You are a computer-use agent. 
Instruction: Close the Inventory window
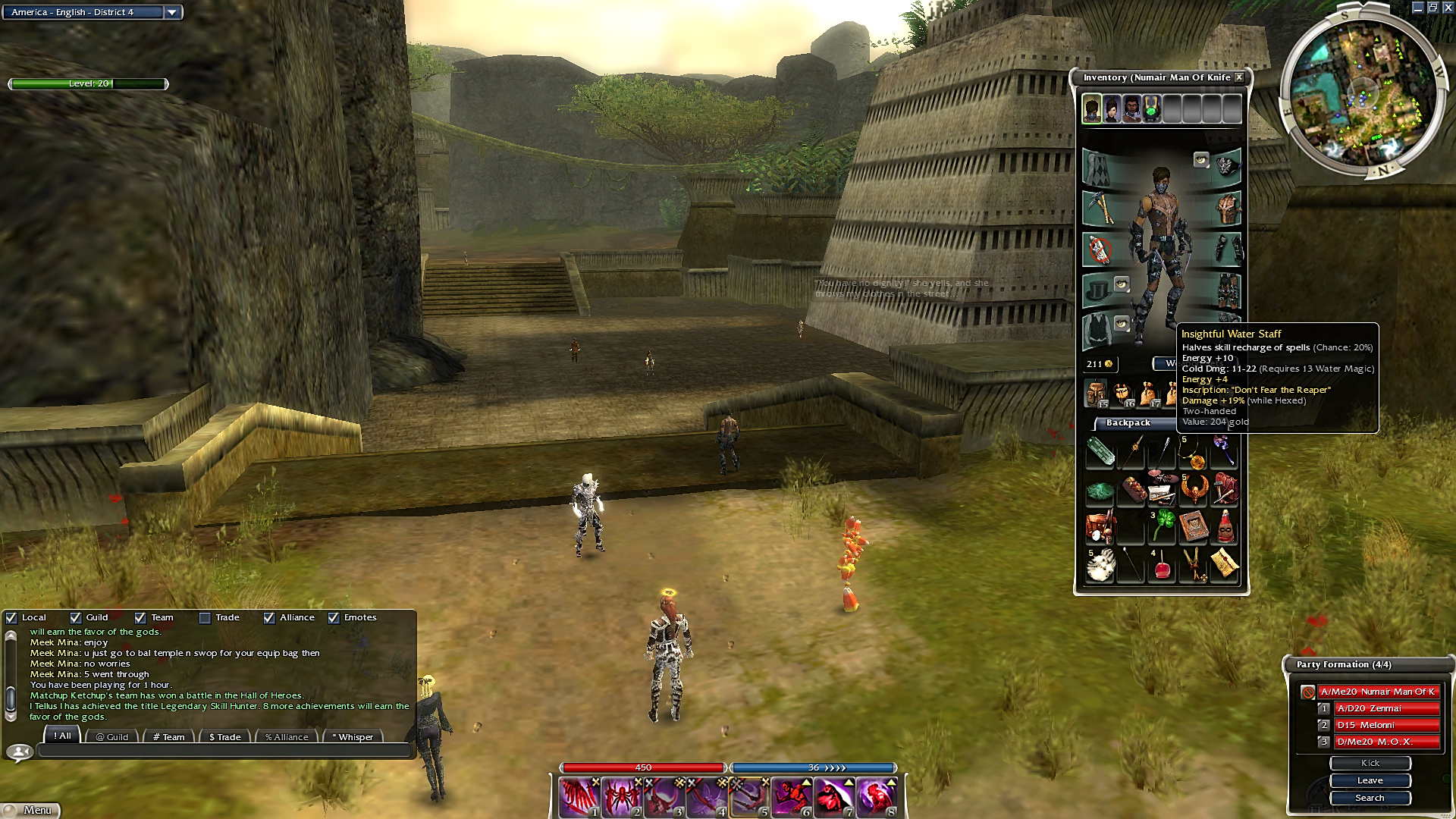1239,77
